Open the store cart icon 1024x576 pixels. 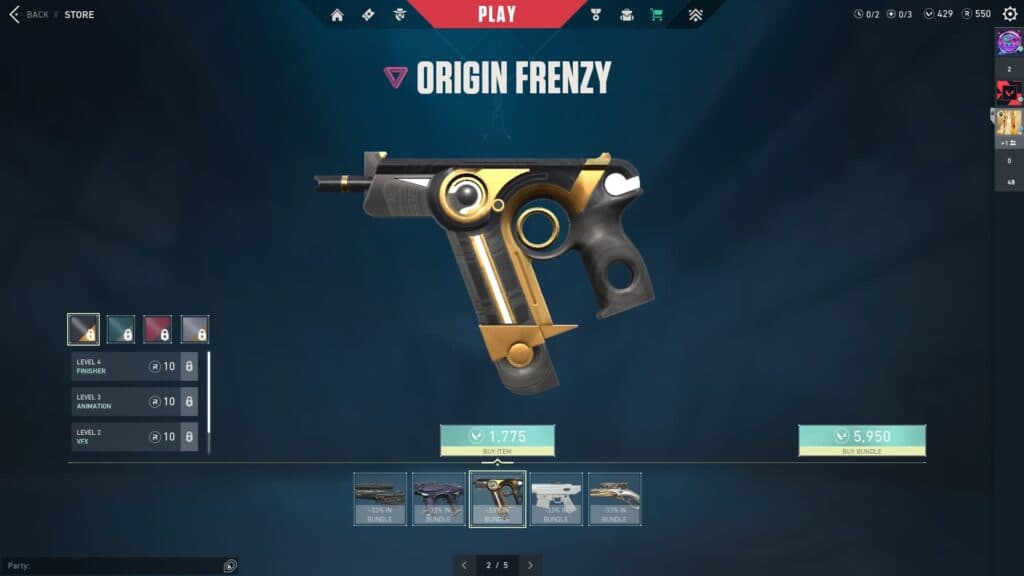(656, 15)
